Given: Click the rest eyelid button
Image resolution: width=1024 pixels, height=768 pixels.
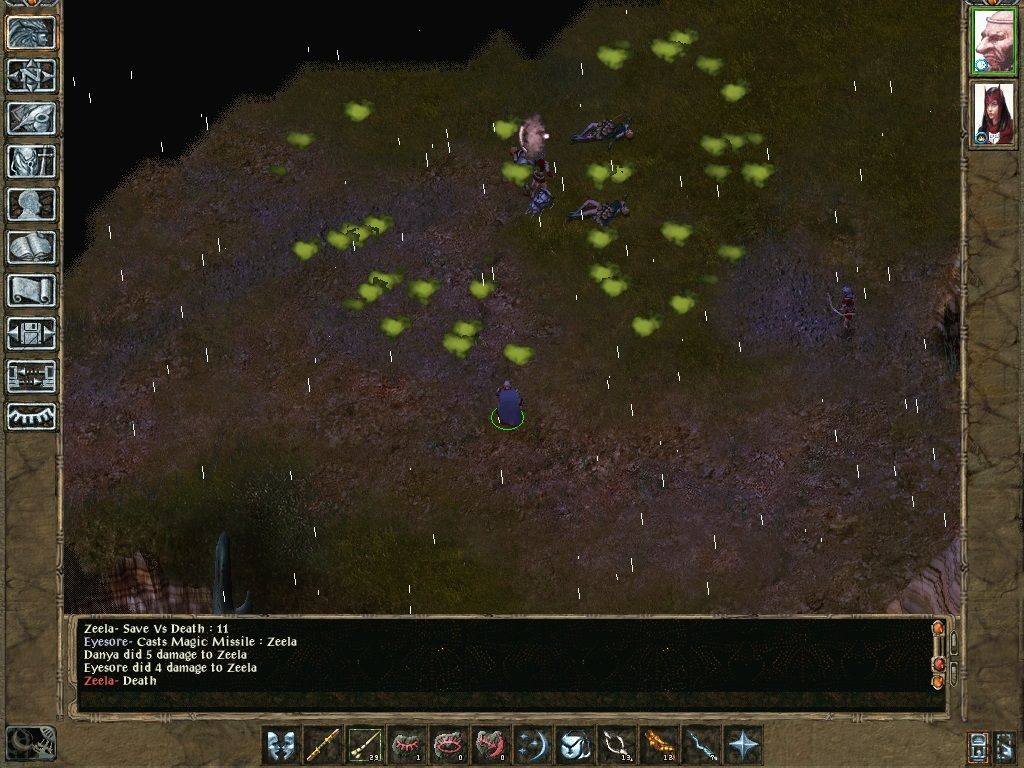Looking at the screenshot, I should pyautogui.click(x=31, y=417).
